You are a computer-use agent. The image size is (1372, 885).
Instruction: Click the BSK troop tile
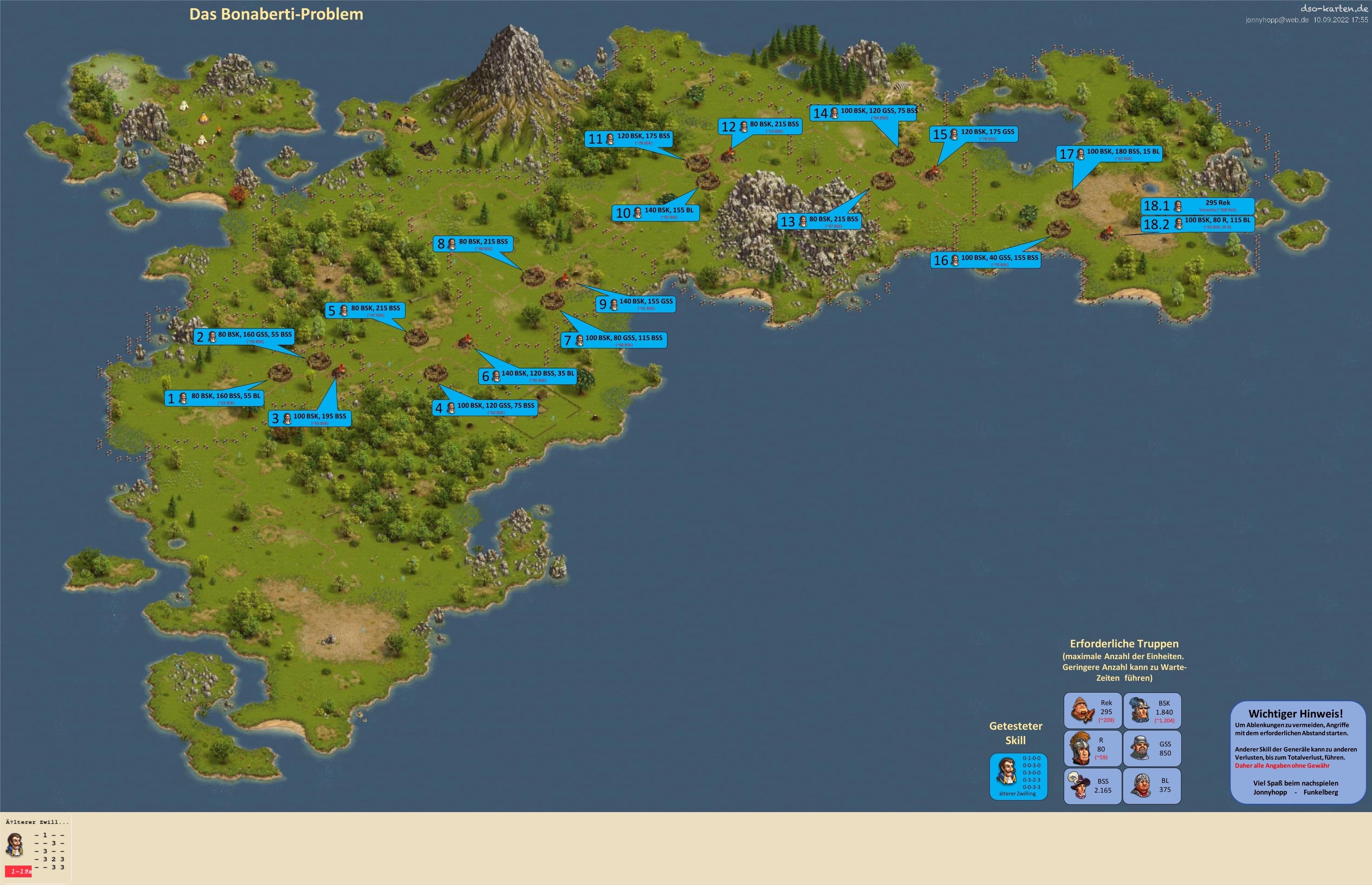(1152, 711)
